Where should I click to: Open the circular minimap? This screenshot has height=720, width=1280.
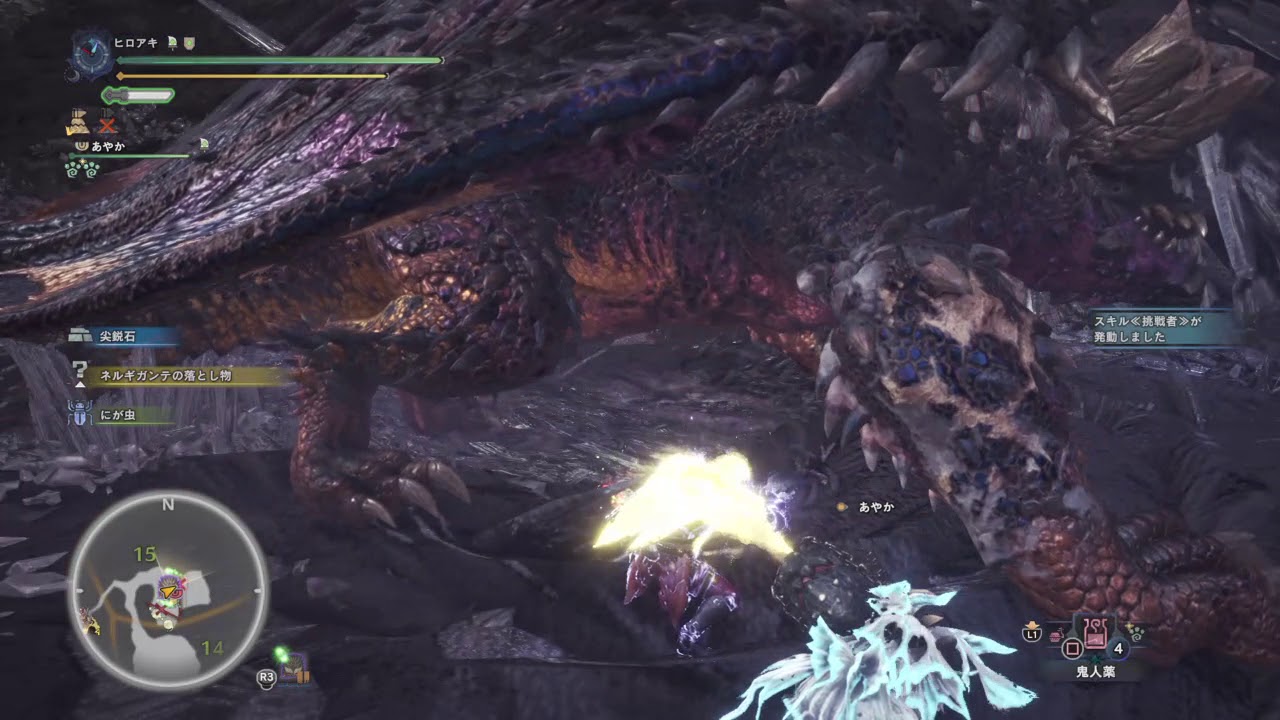point(168,590)
